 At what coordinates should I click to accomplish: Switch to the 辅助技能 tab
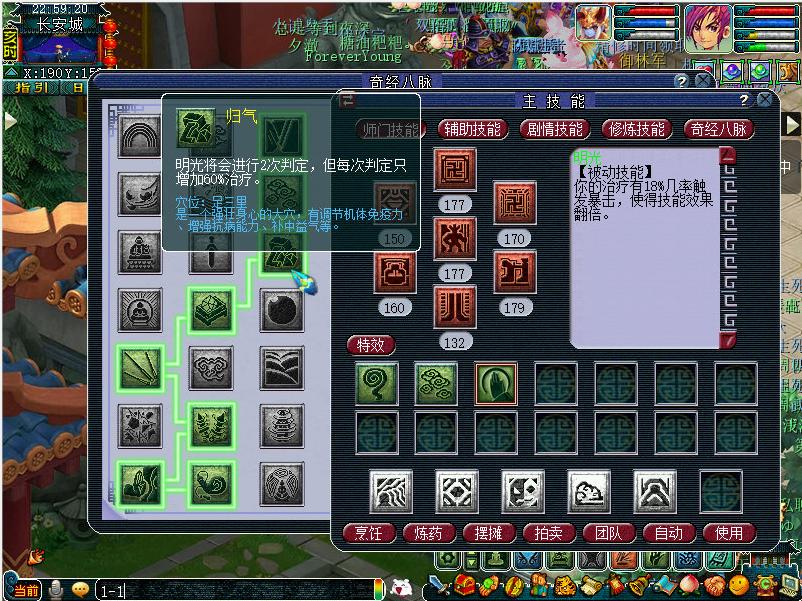474,129
